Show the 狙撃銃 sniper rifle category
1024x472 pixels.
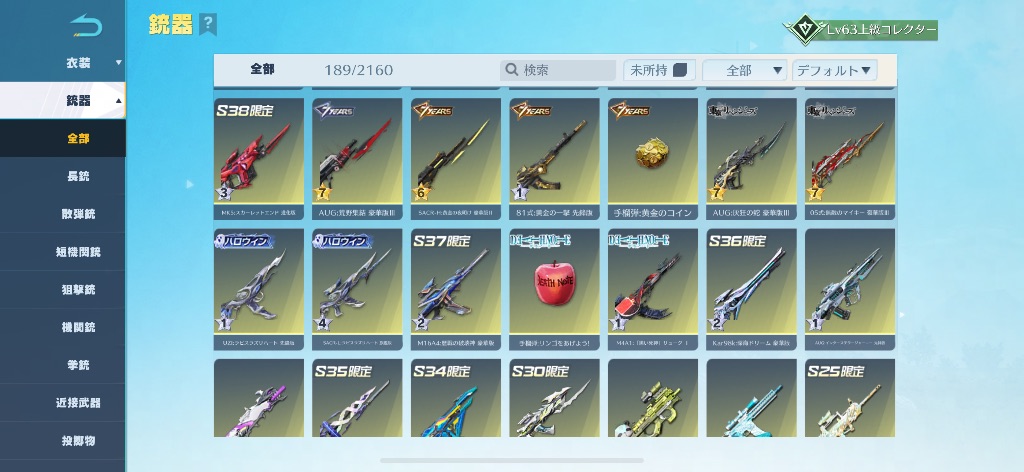[78, 290]
